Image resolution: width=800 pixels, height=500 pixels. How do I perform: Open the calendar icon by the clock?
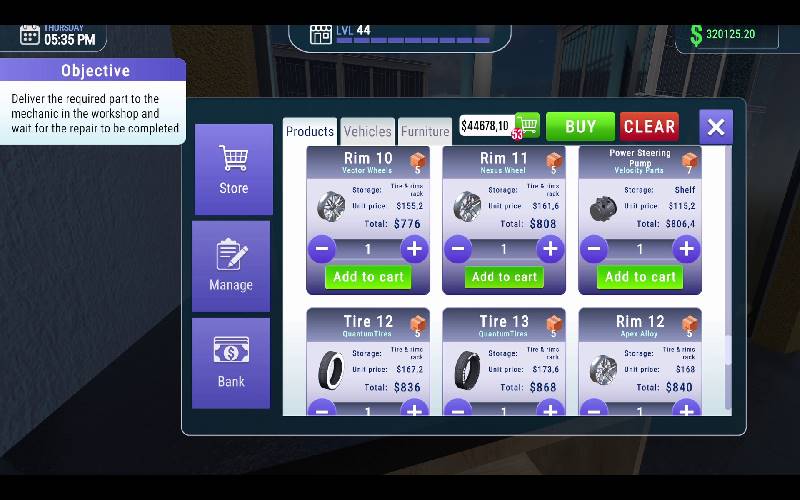[30, 35]
